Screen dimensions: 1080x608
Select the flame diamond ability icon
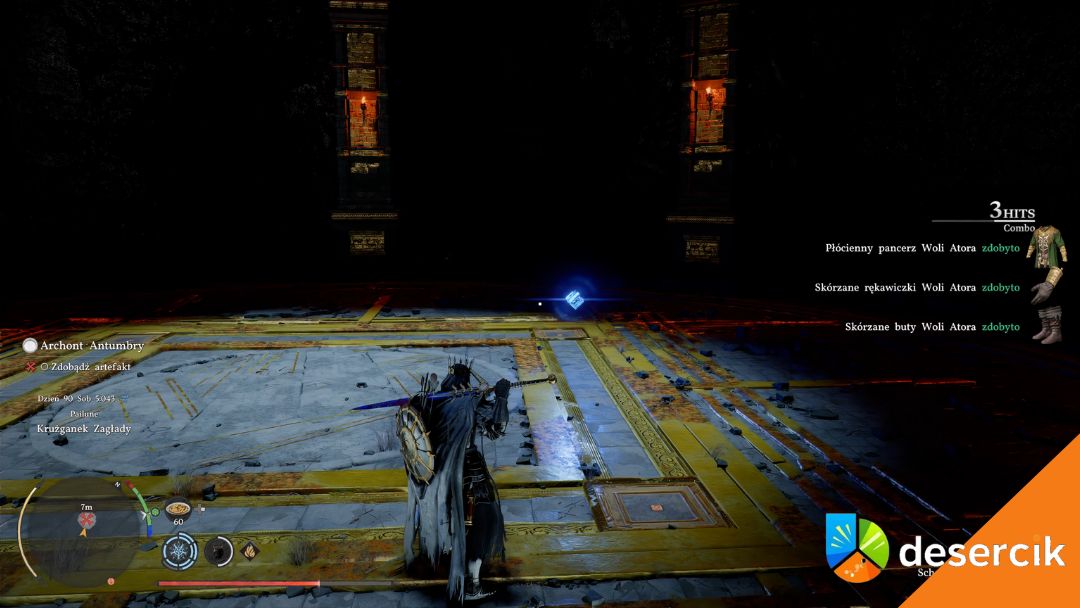coord(249,549)
